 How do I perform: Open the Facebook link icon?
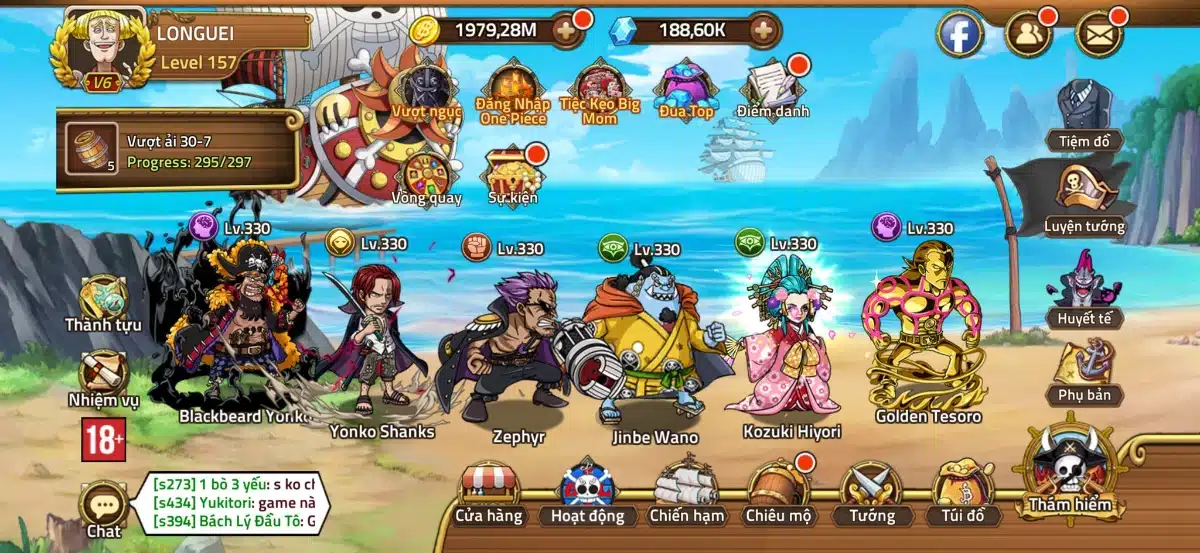coord(959,35)
